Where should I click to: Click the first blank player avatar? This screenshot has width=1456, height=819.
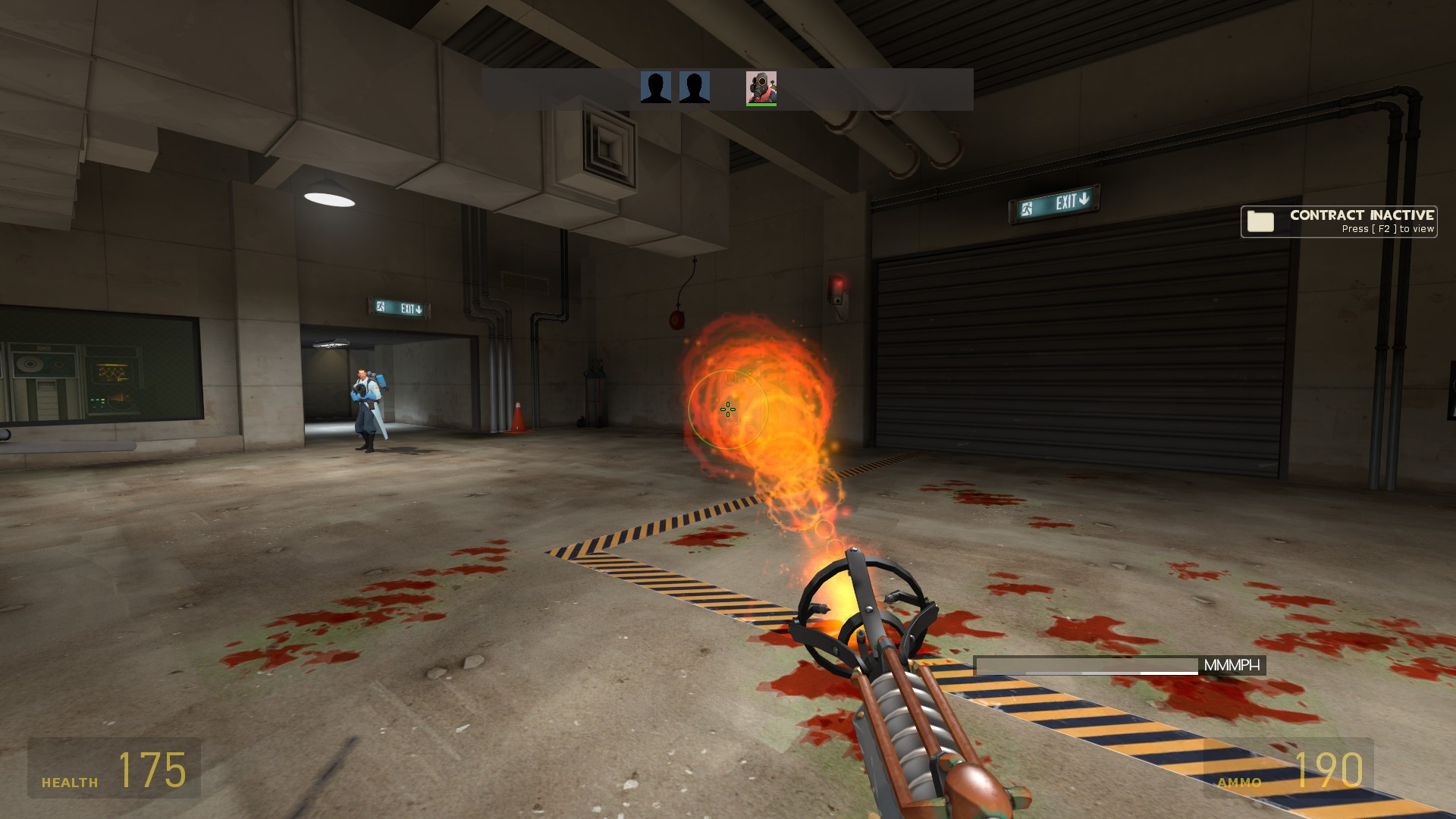point(657,89)
